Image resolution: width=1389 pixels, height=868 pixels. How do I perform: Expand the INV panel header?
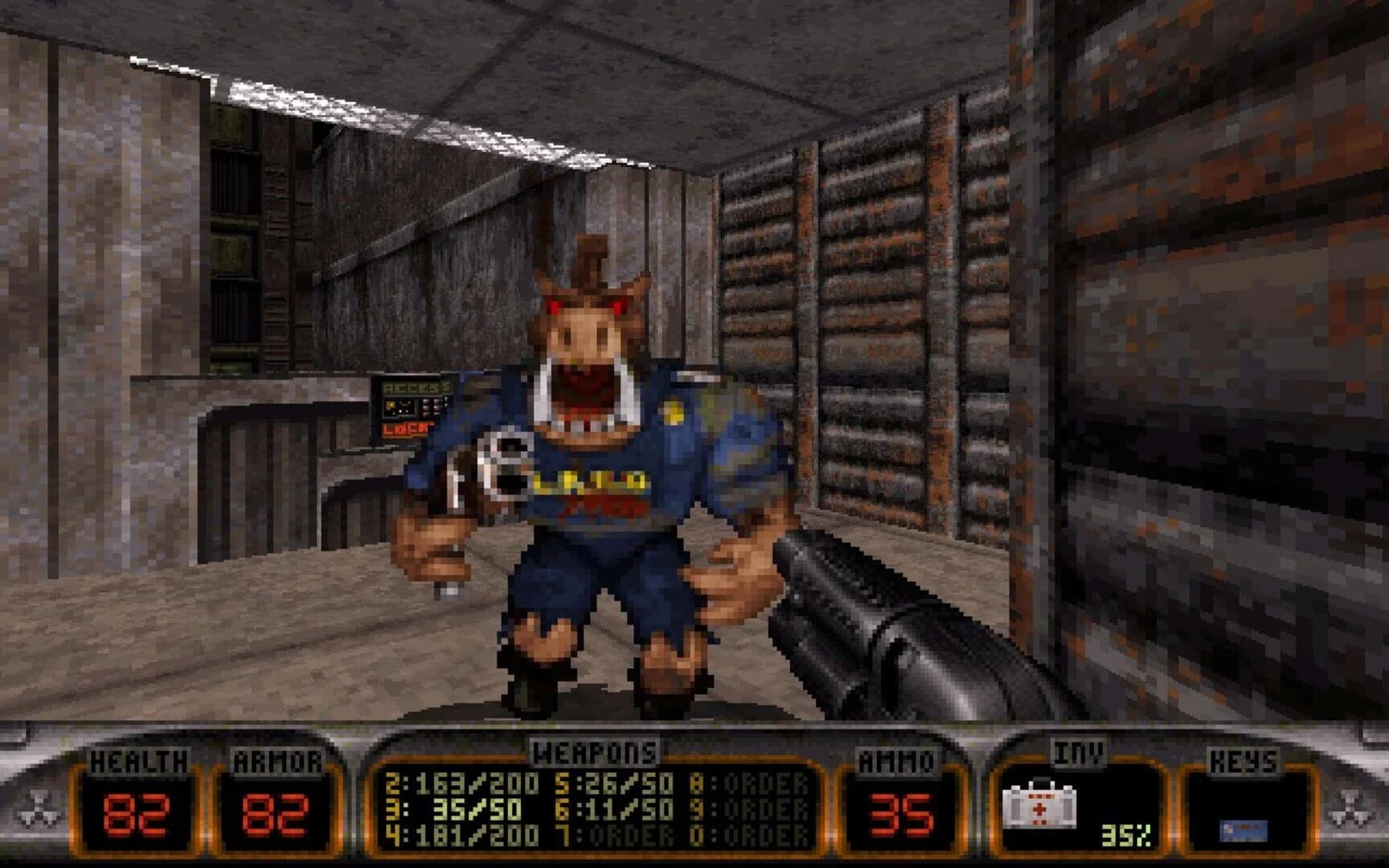(x=1081, y=751)
